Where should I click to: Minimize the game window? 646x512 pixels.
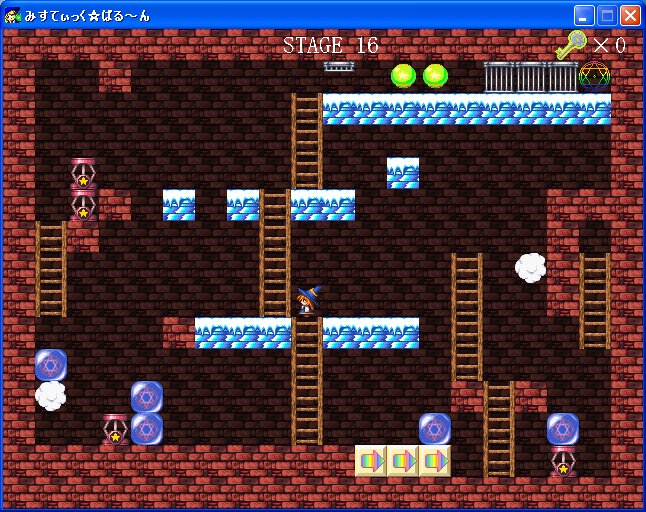pos(584,15)
